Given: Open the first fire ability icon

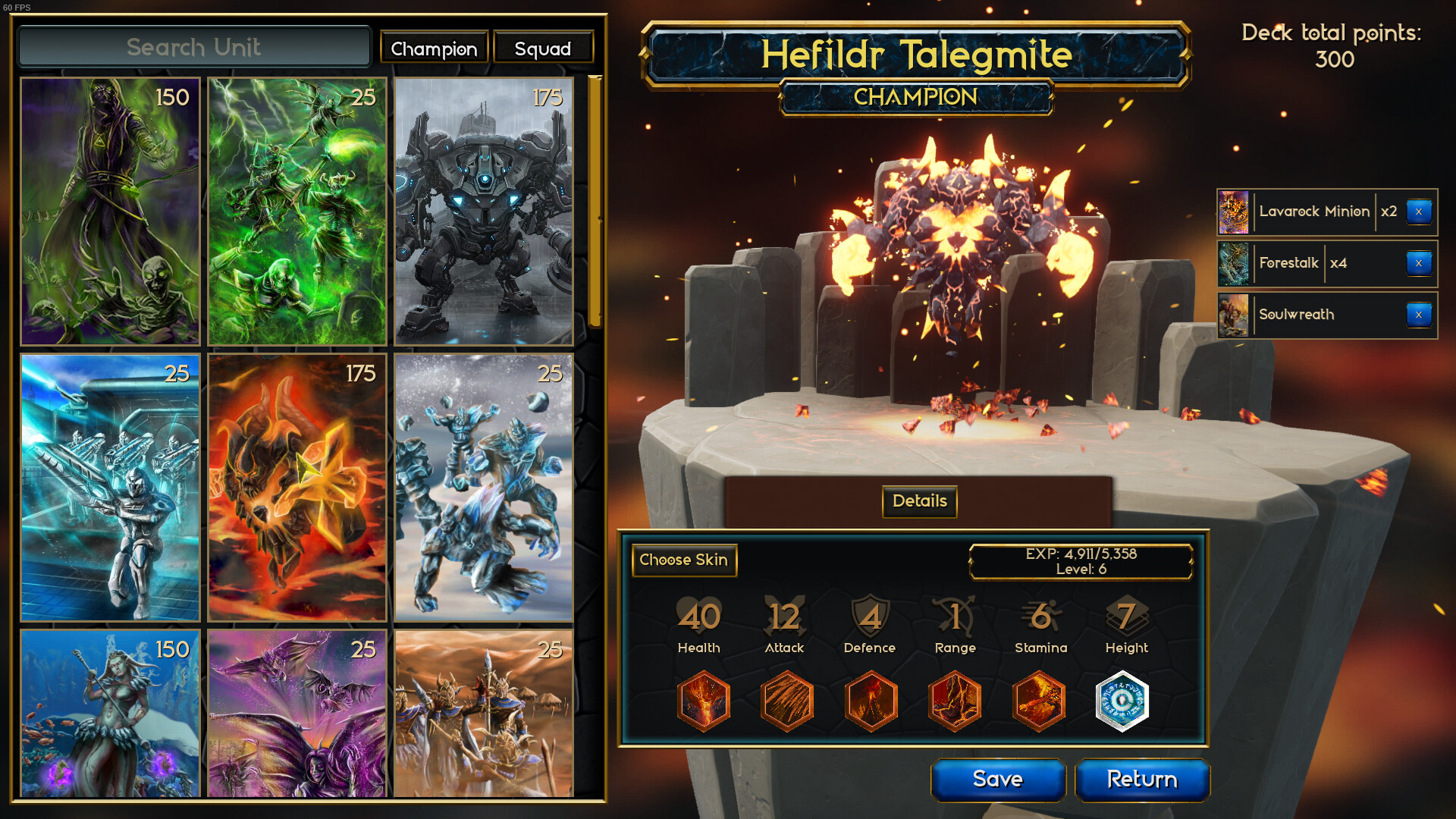Looking at the screenshot, I should (x=703, y=701).
